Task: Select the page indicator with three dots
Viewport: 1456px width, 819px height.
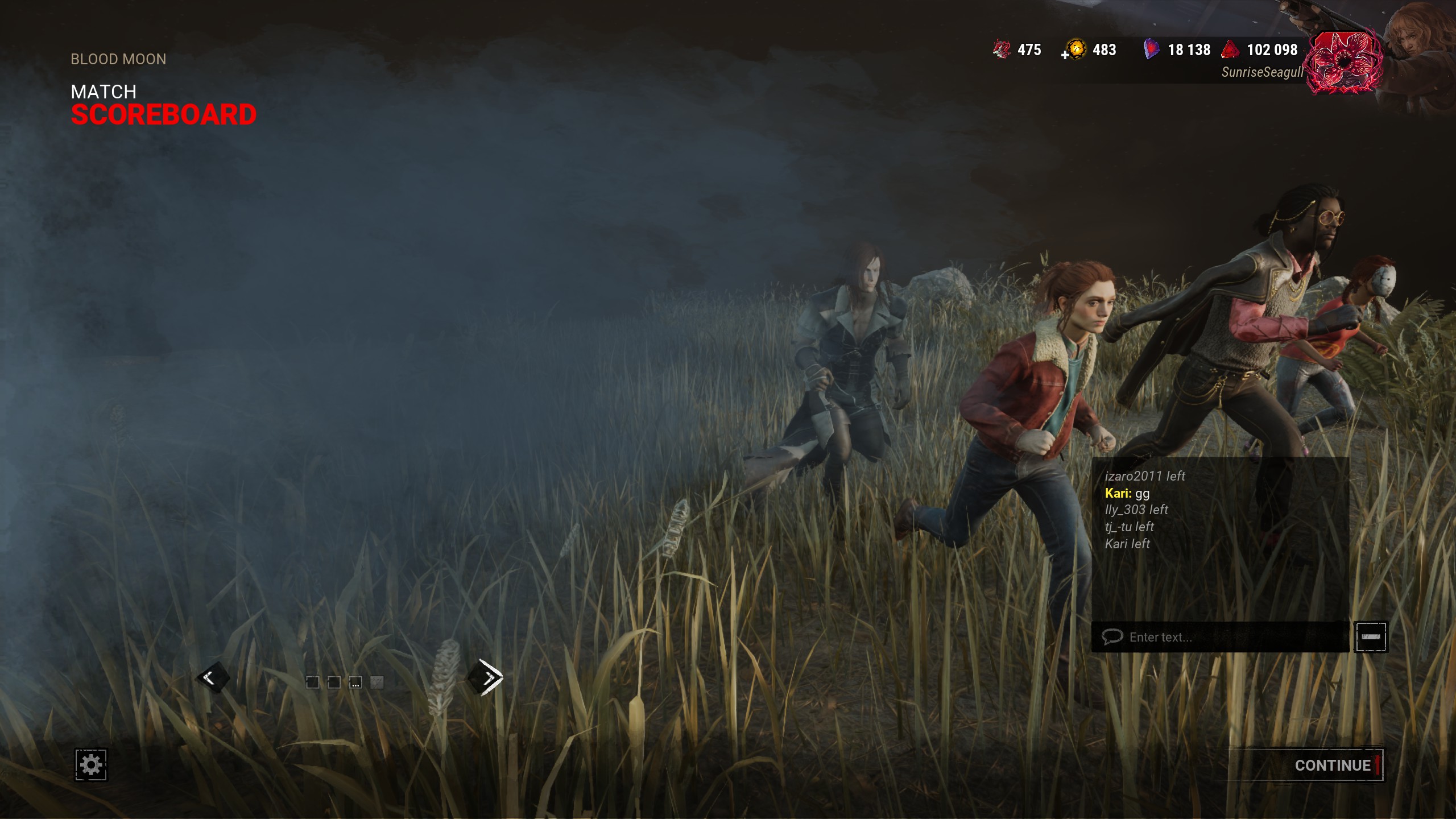Action: click(x=355, y=682)
